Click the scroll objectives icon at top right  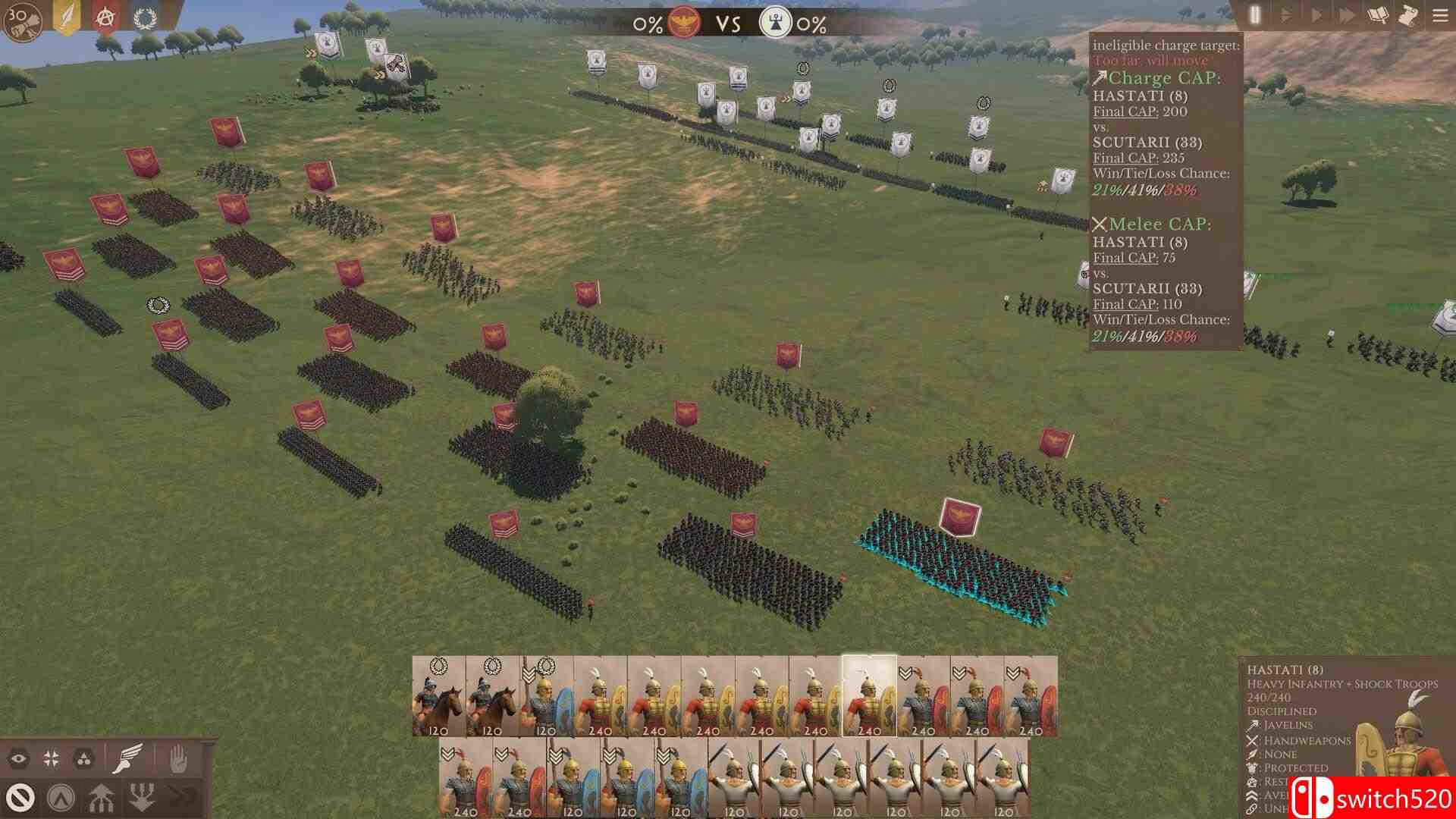point(1407,14)
